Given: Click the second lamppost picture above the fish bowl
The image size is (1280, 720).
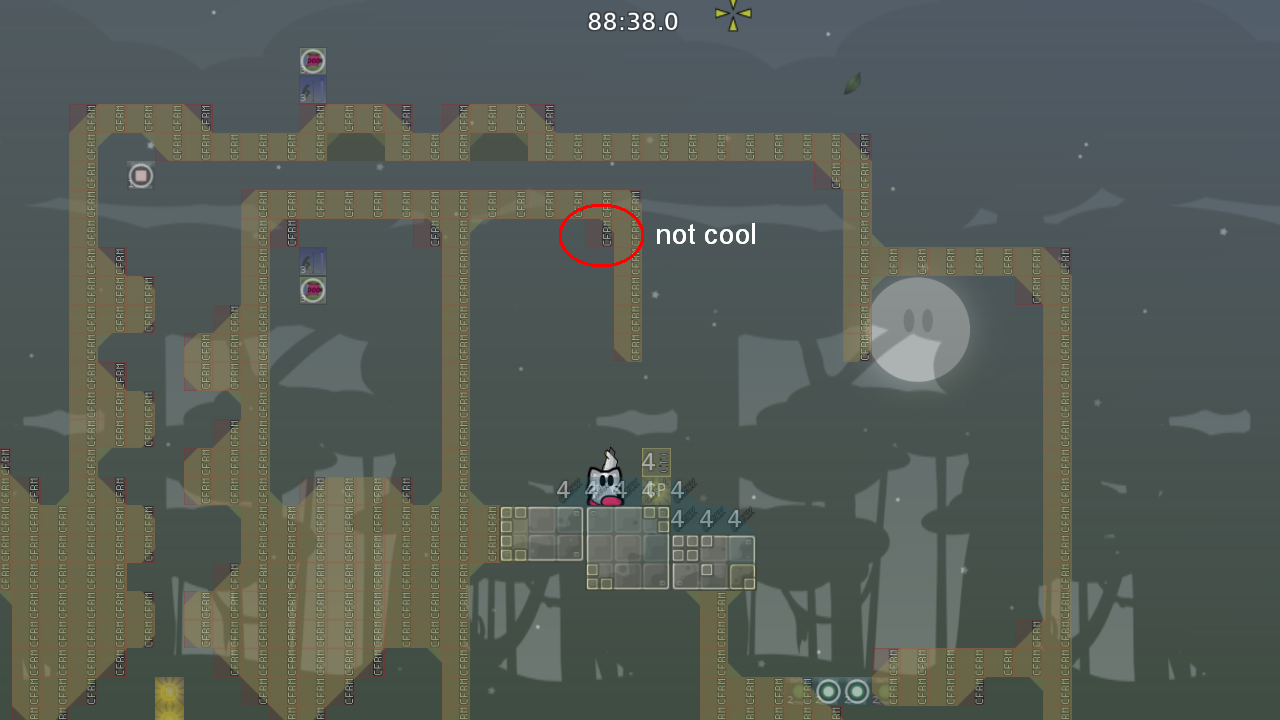Looking at the screenshot, I should 311,262.
